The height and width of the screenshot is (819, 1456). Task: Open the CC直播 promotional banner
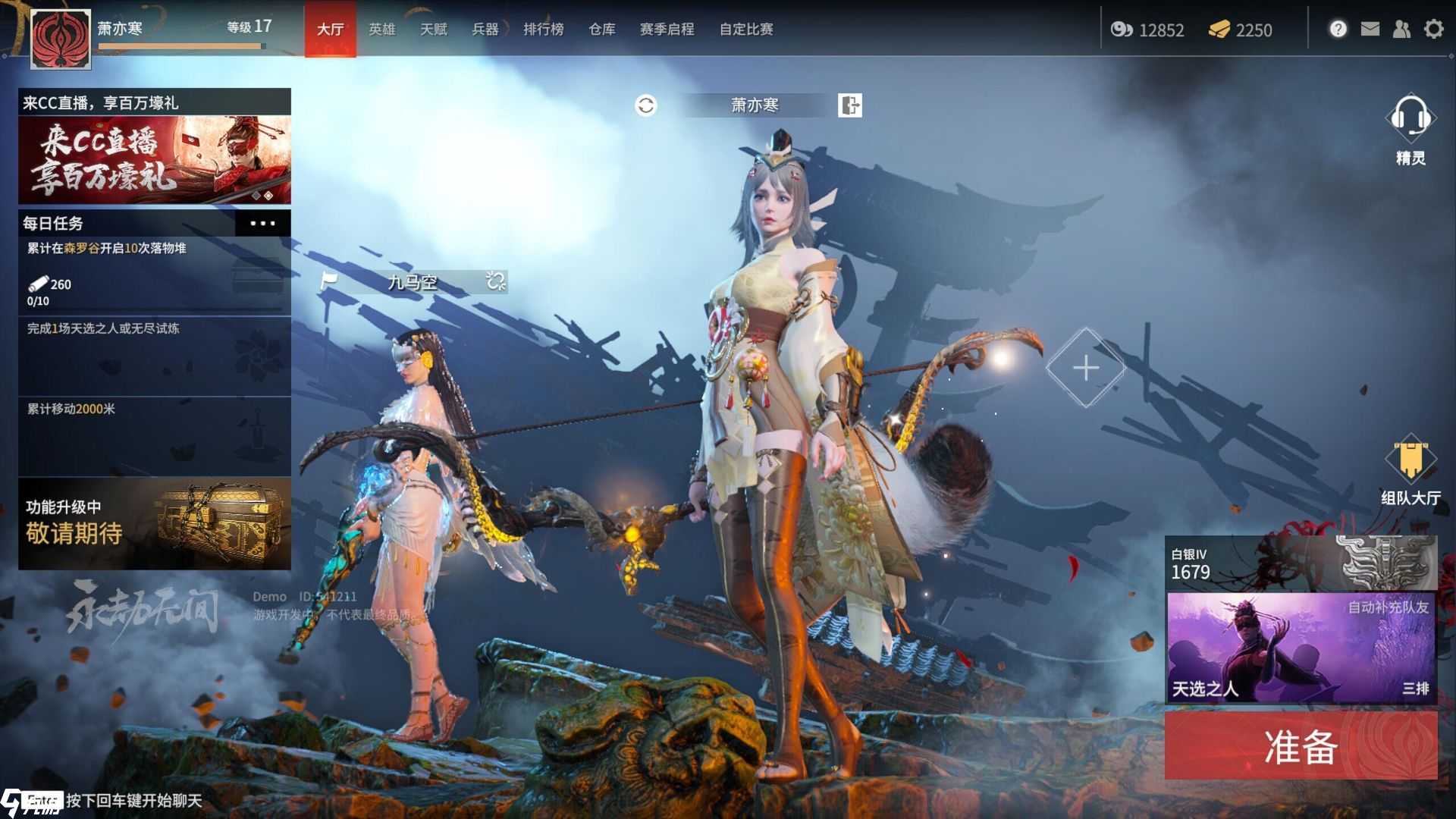[x=155, y=159]
